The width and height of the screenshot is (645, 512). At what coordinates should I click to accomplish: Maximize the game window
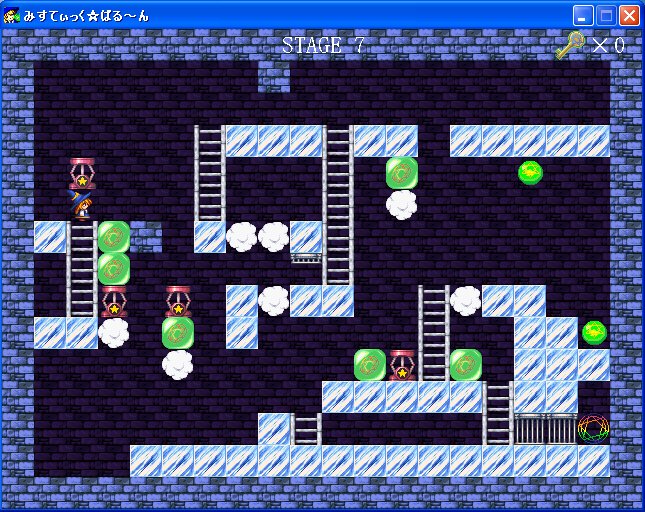606,15
